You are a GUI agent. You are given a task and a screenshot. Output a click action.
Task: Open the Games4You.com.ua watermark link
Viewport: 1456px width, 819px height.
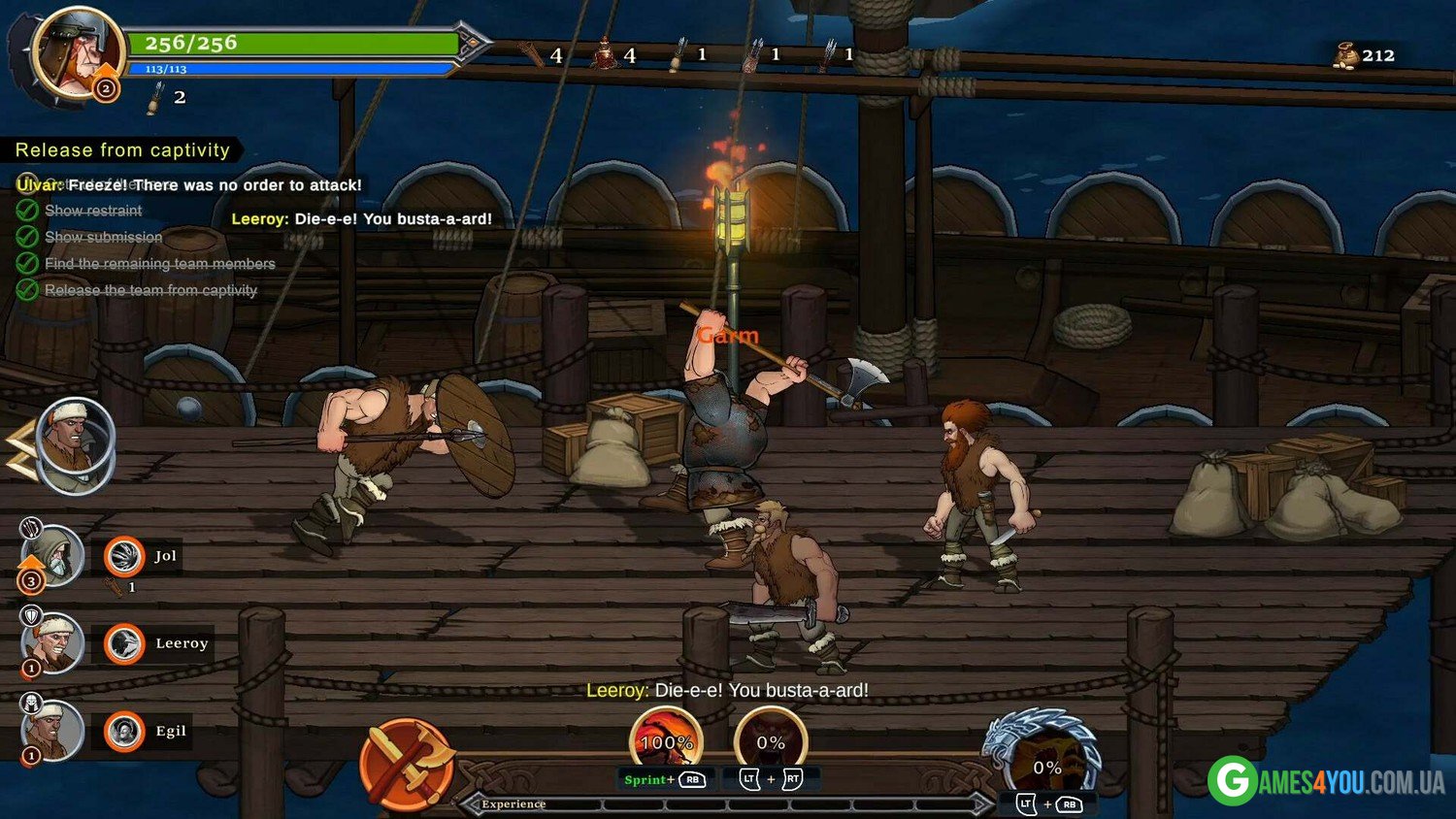pyautogui.click(x=1326, y=781)
